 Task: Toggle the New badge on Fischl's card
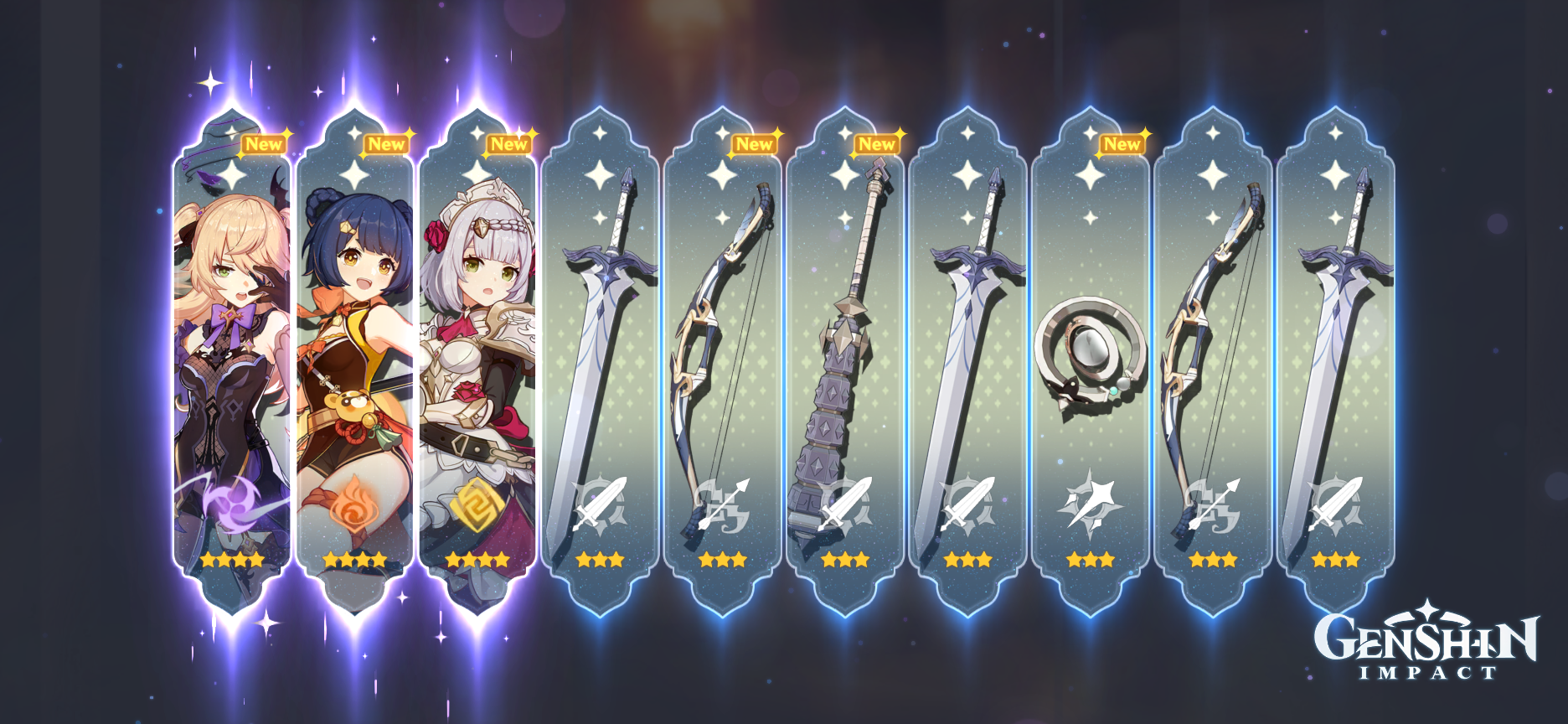262,143
